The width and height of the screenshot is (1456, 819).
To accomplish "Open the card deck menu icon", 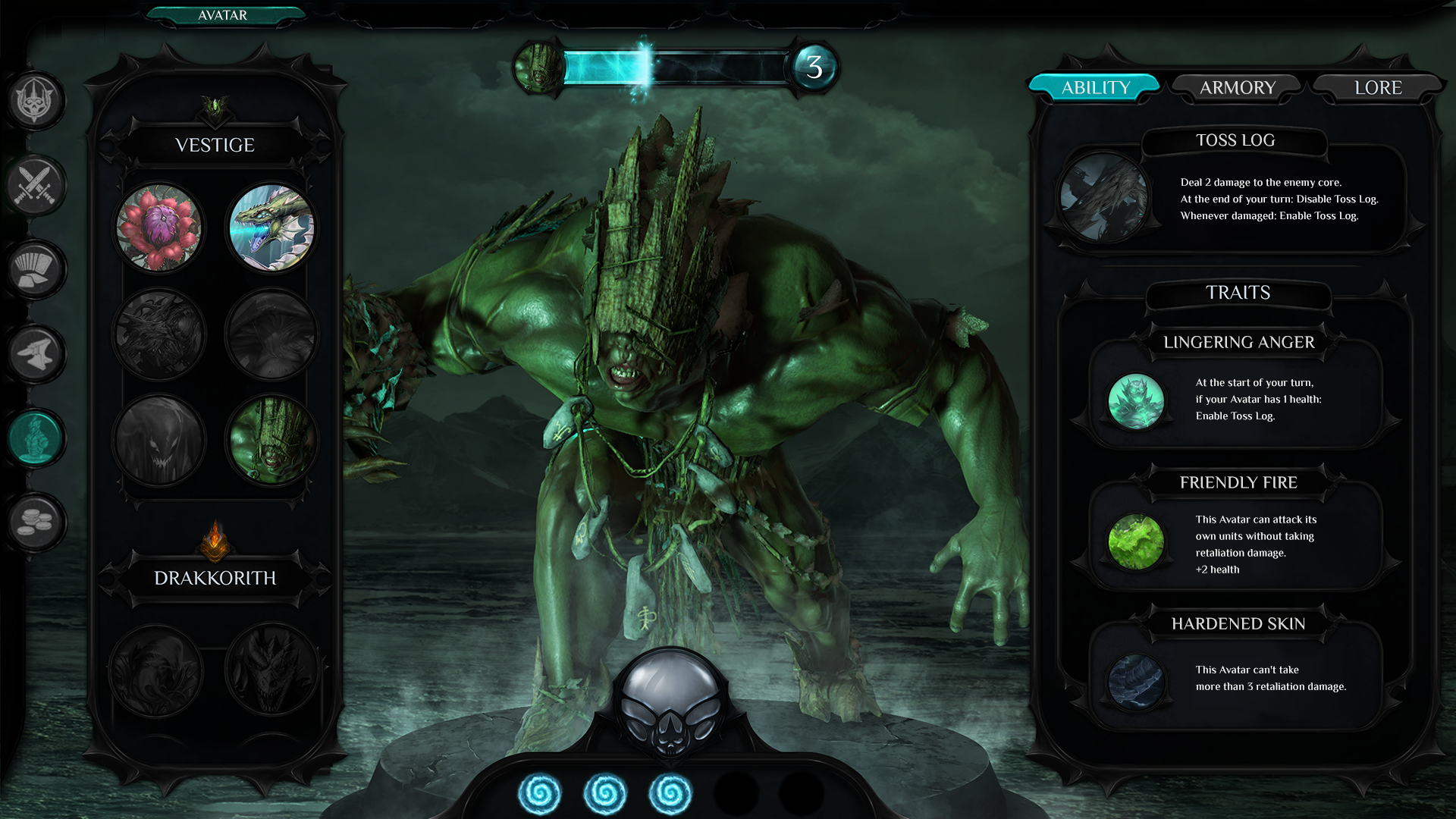I will point(35,269).
